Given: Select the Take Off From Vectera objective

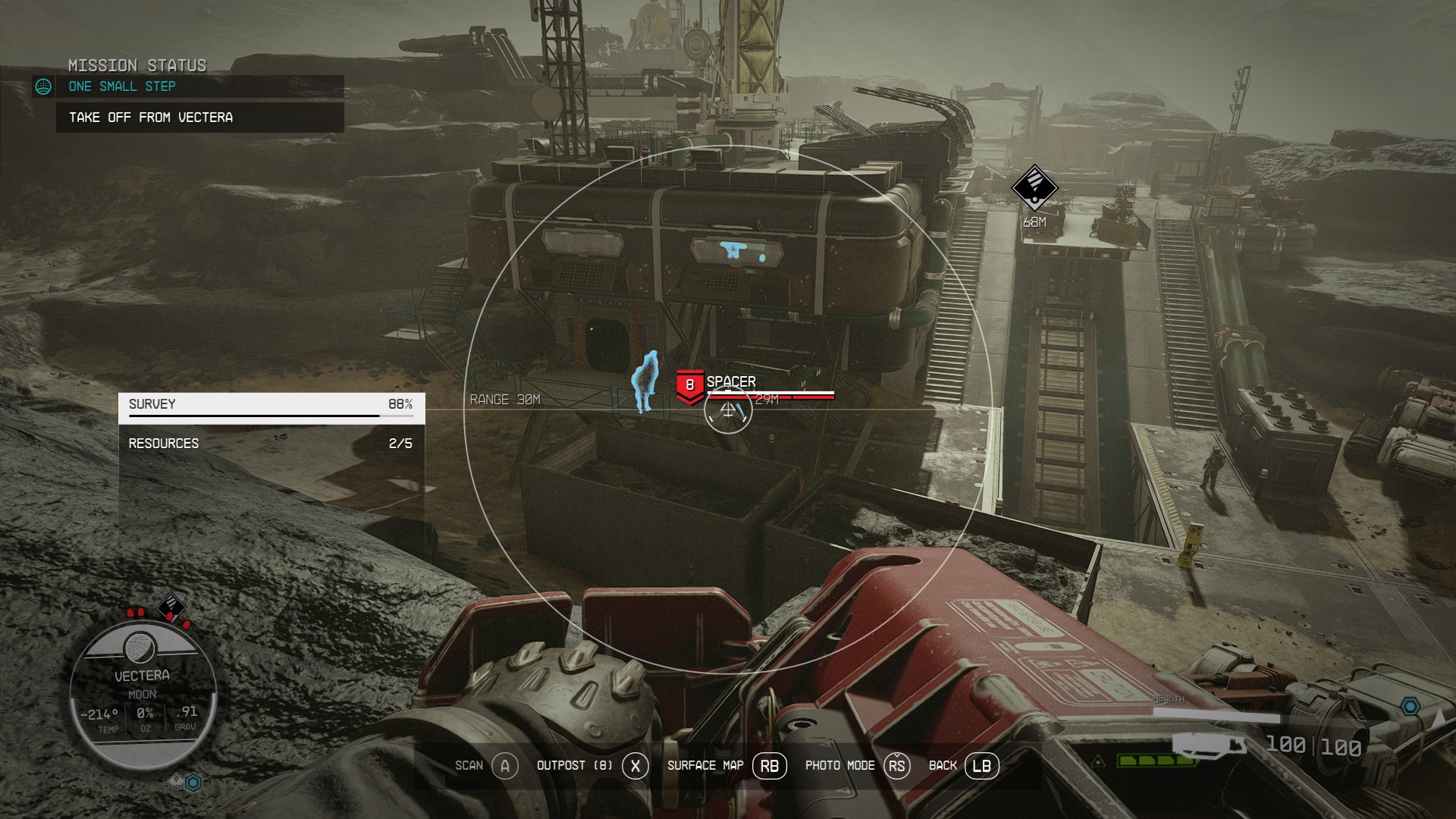Looking at the screenshot, I should [151, 118].
